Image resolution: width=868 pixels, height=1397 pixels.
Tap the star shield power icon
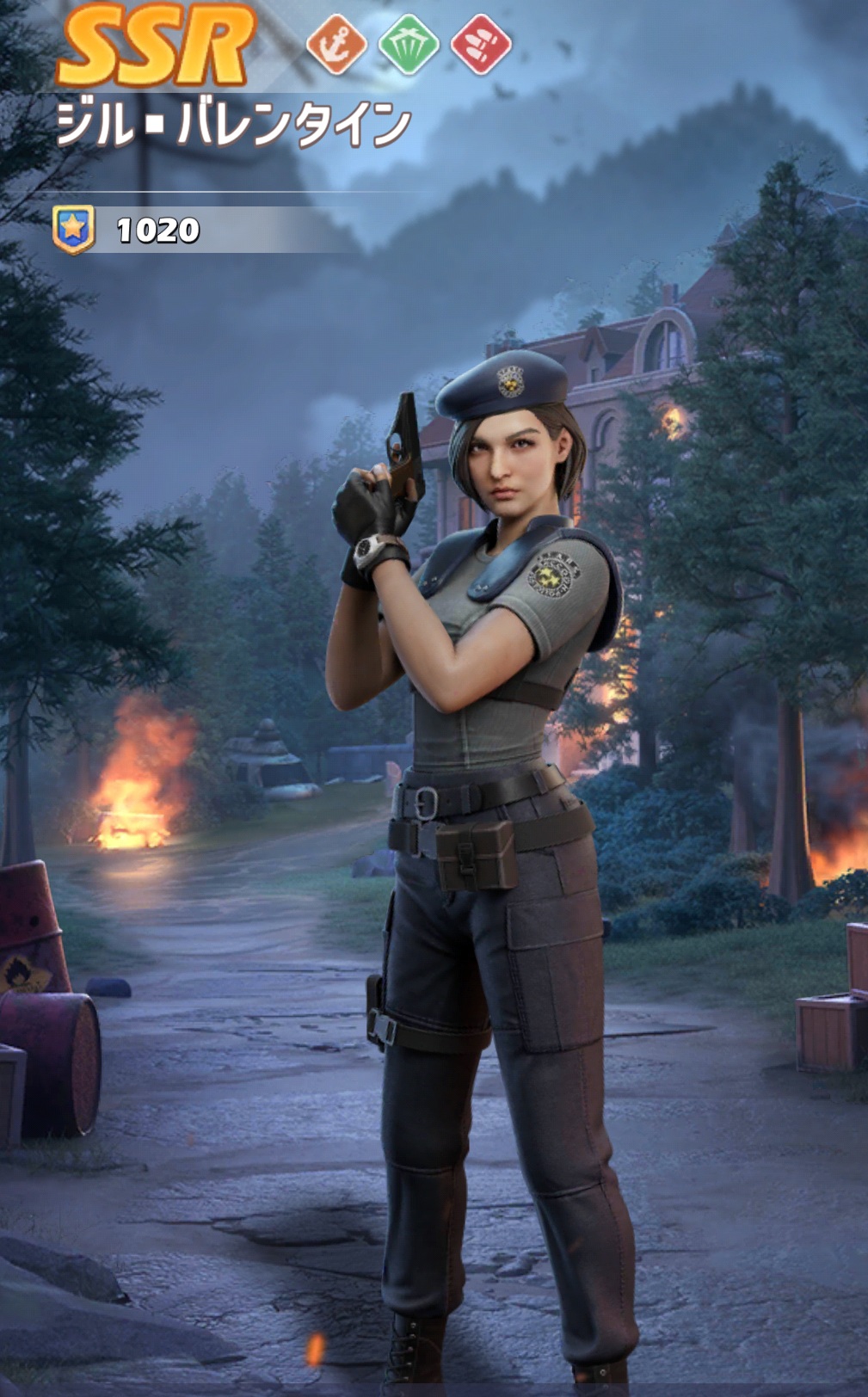click(74, 230)
